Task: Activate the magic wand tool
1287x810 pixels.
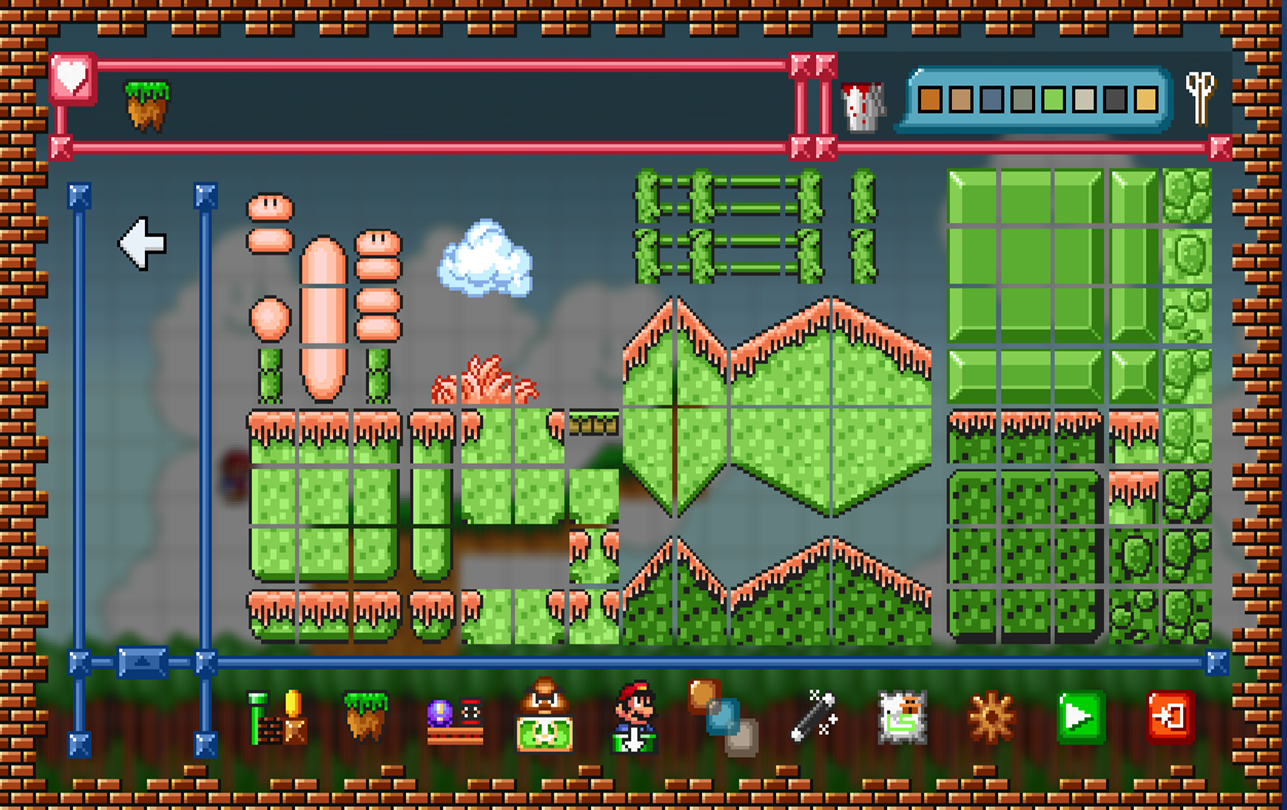Action: point(813,717)
